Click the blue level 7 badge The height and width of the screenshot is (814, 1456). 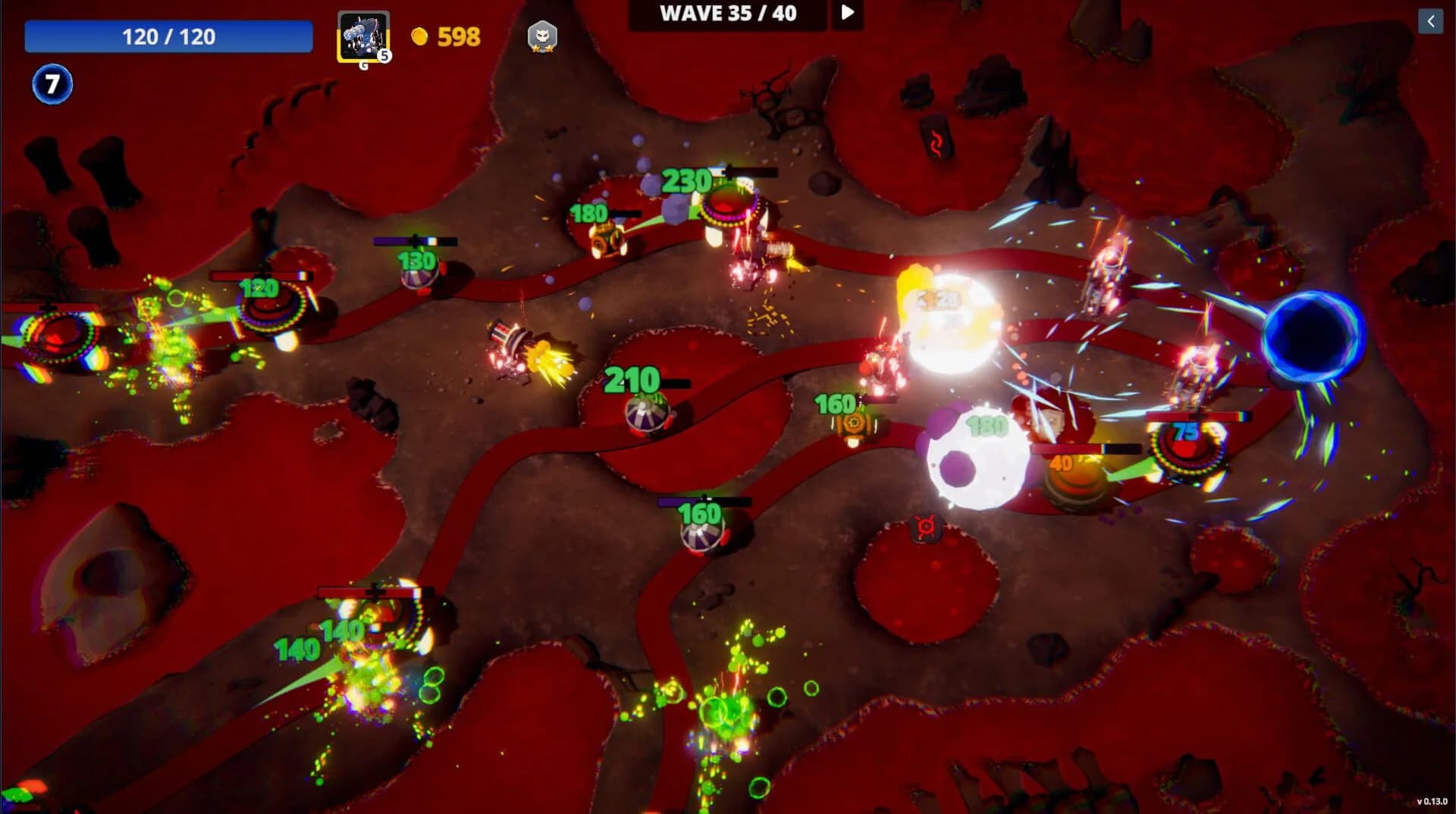click(x=52, y=84)
